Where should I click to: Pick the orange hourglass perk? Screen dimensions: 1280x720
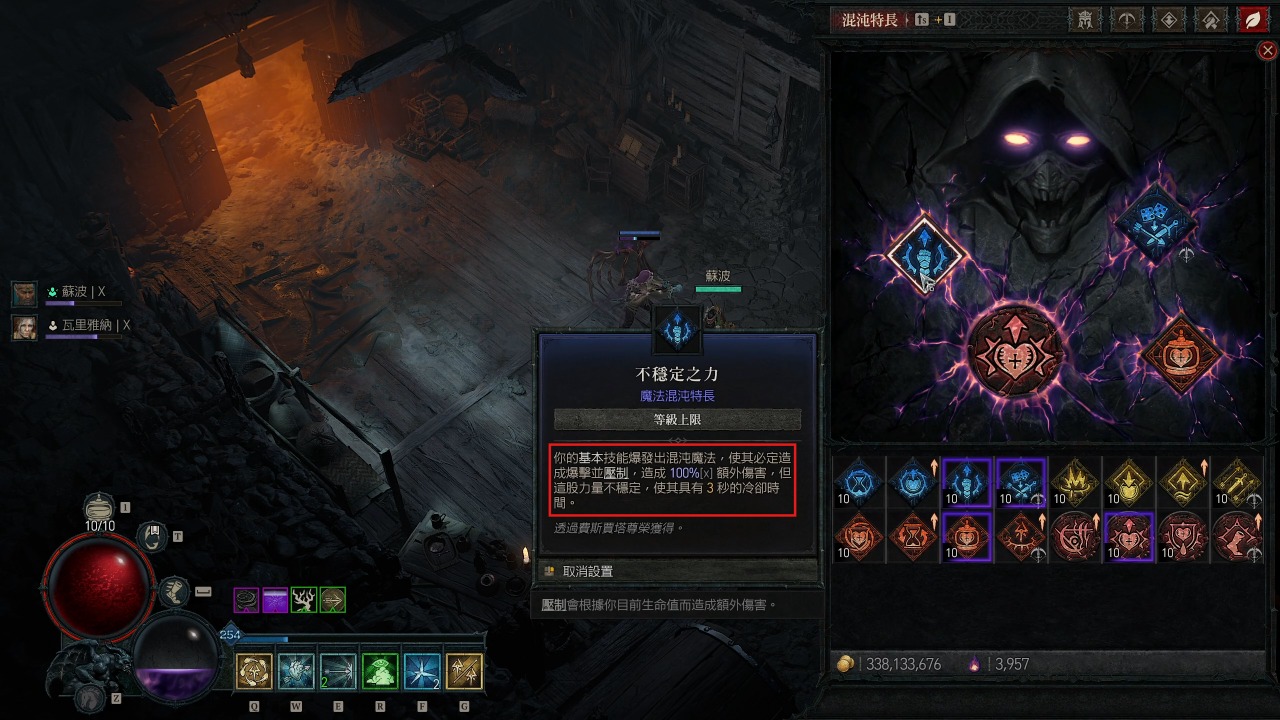pyautogui.click(x=913, y=536)
